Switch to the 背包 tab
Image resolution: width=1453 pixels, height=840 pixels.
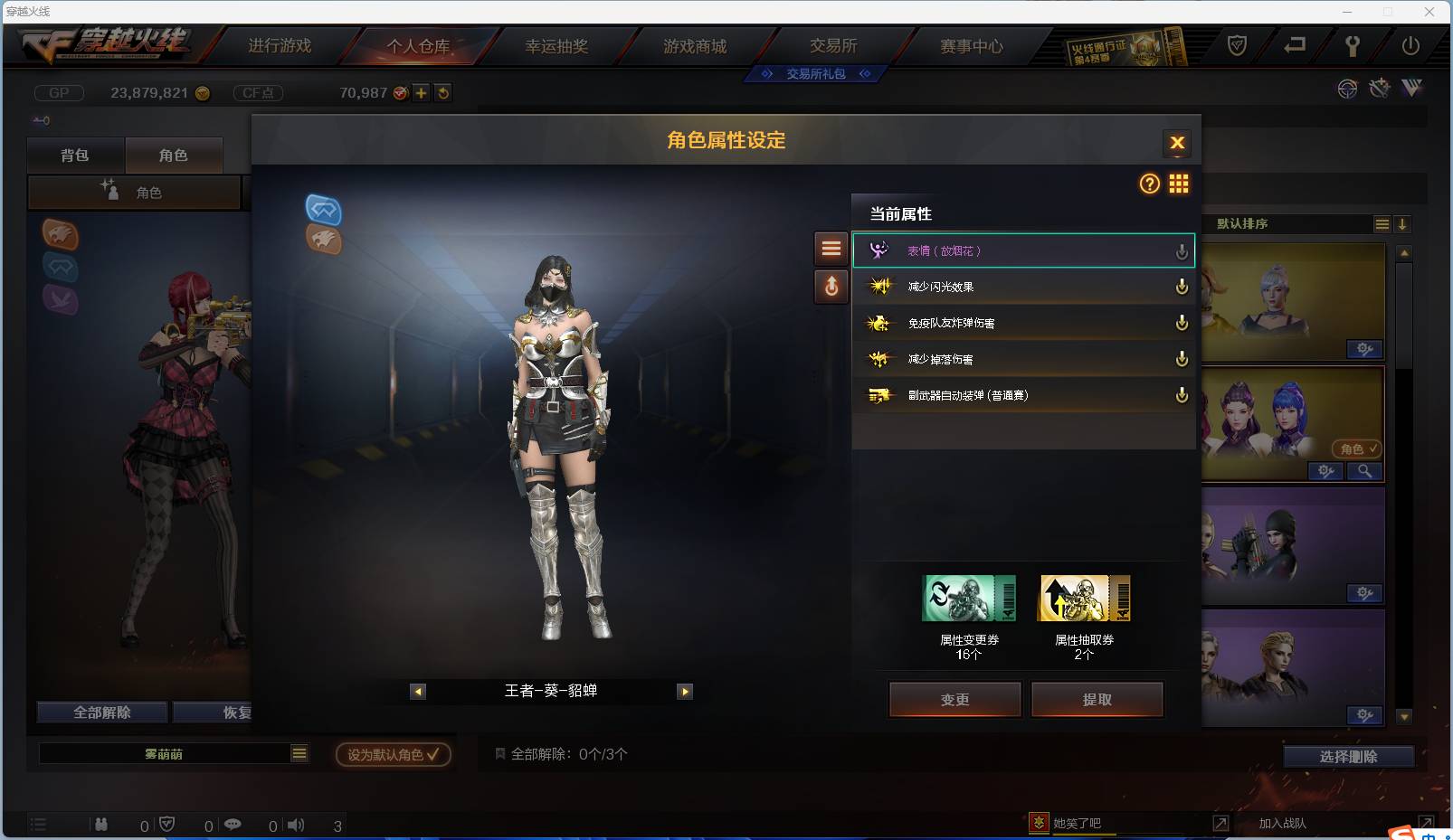[76, 155]
